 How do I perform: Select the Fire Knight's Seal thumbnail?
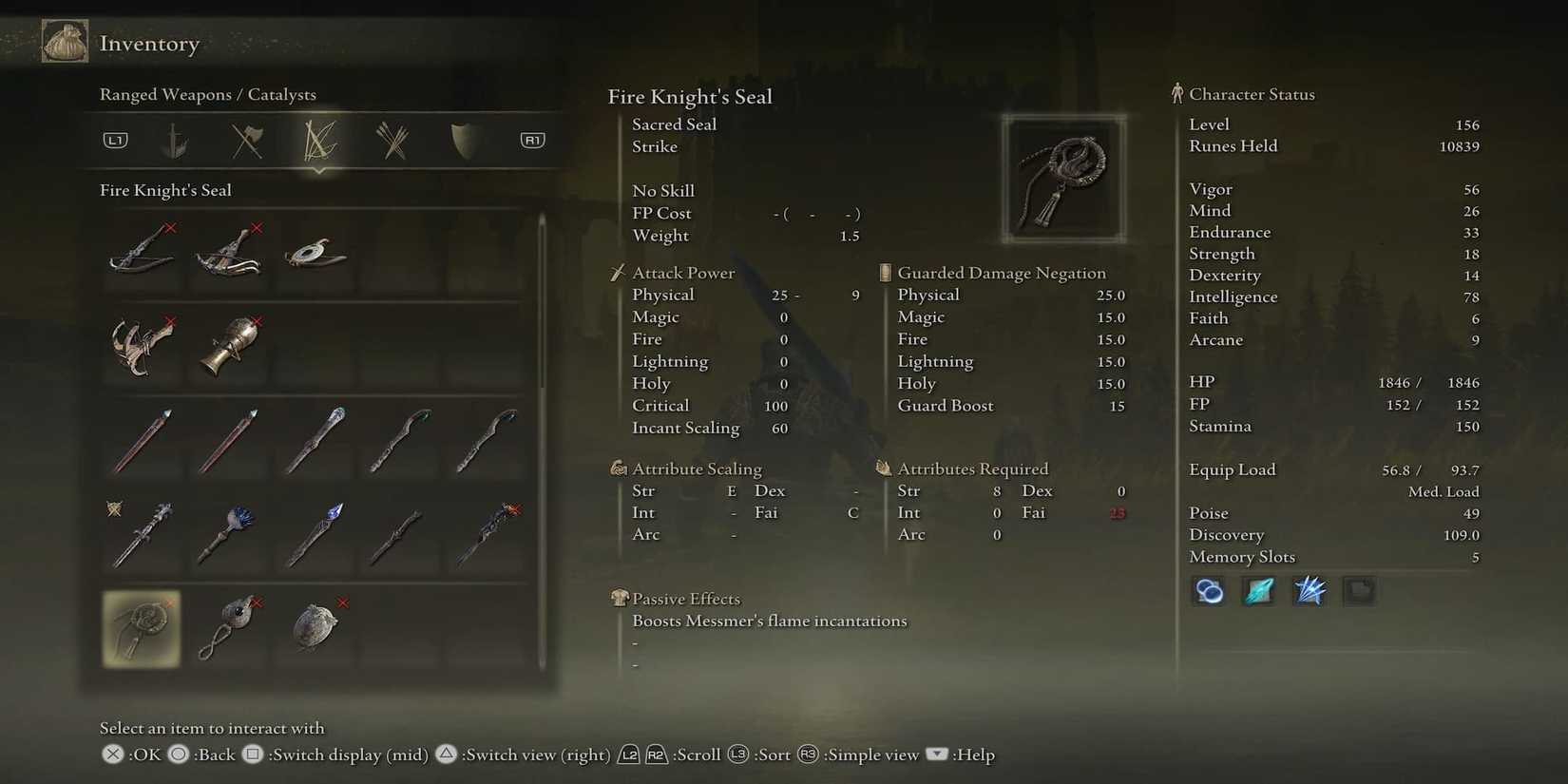pos(141,627)
